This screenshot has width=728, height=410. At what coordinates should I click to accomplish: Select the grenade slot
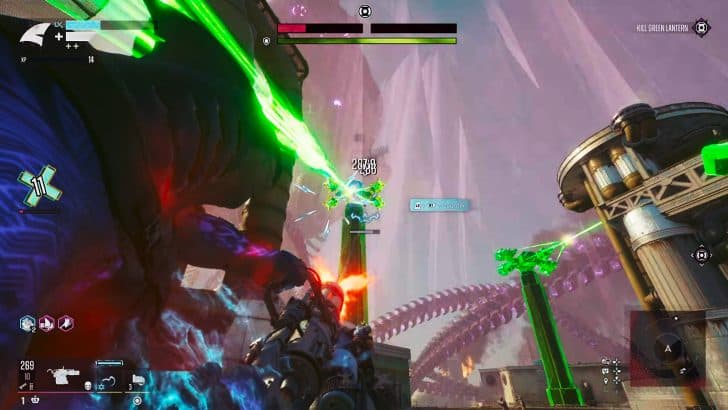tap(137, 379)
